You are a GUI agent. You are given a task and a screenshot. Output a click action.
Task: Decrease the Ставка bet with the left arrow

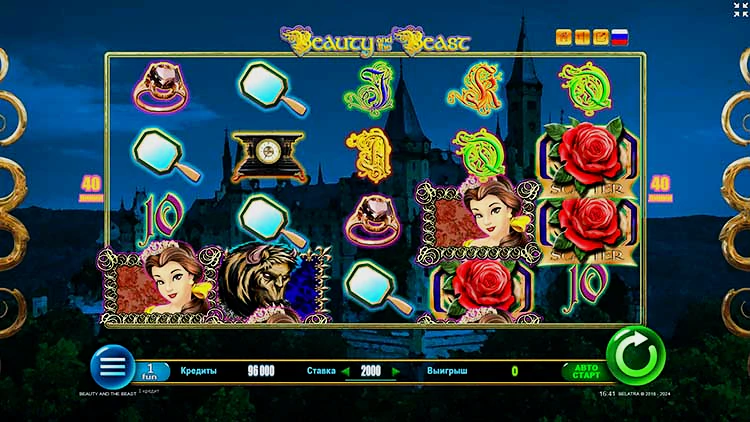click(x=347, y=371)
